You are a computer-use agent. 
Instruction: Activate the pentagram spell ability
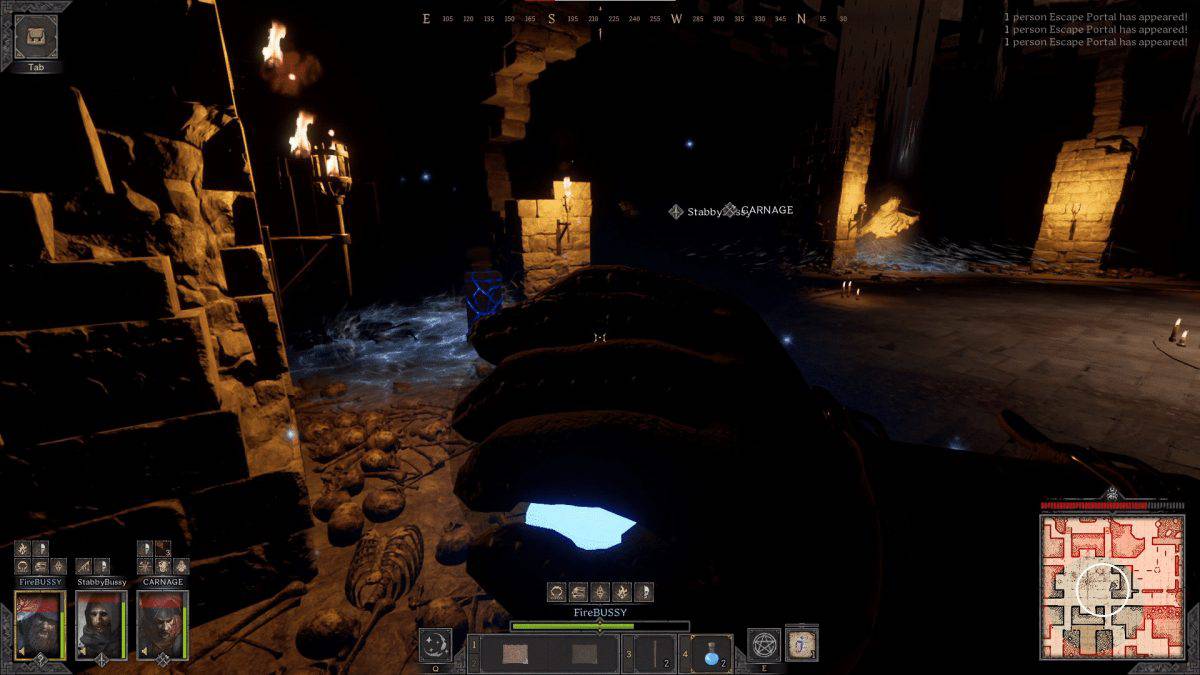pyautogui.click(x=764, y=645)
